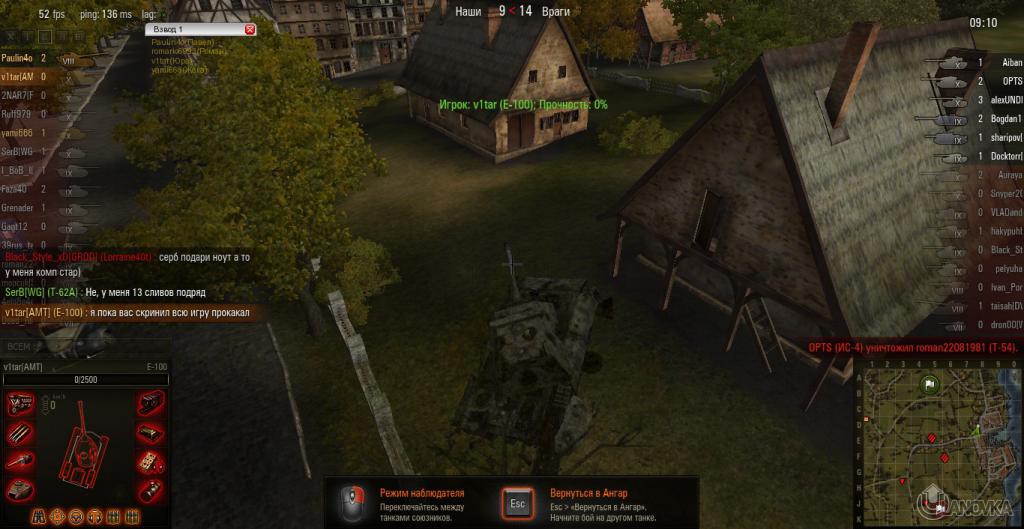Click the observer mode mouse icon
1024x529 pixels.
tap(352, 501)
